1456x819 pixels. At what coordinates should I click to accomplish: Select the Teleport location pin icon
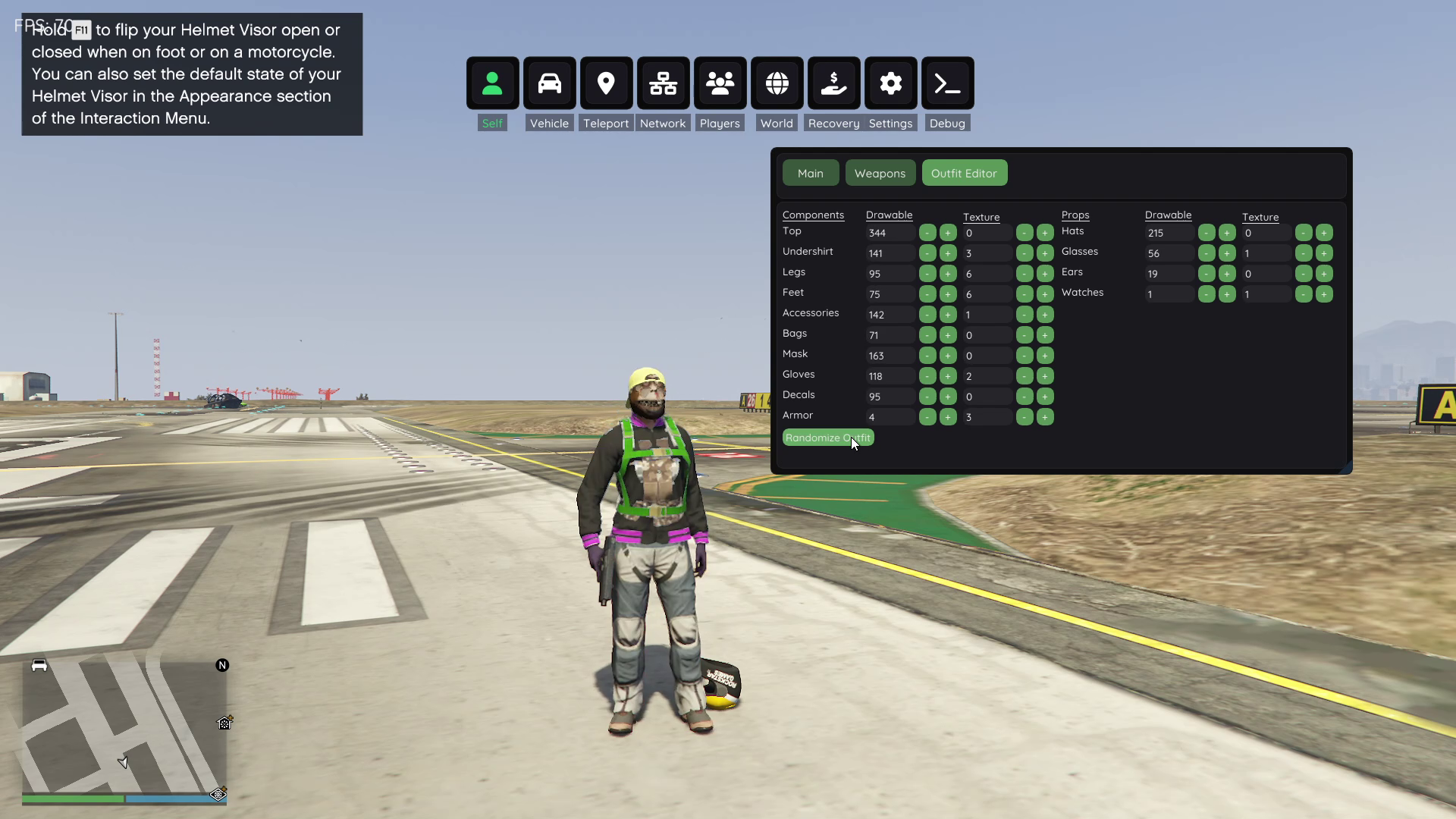606,83
